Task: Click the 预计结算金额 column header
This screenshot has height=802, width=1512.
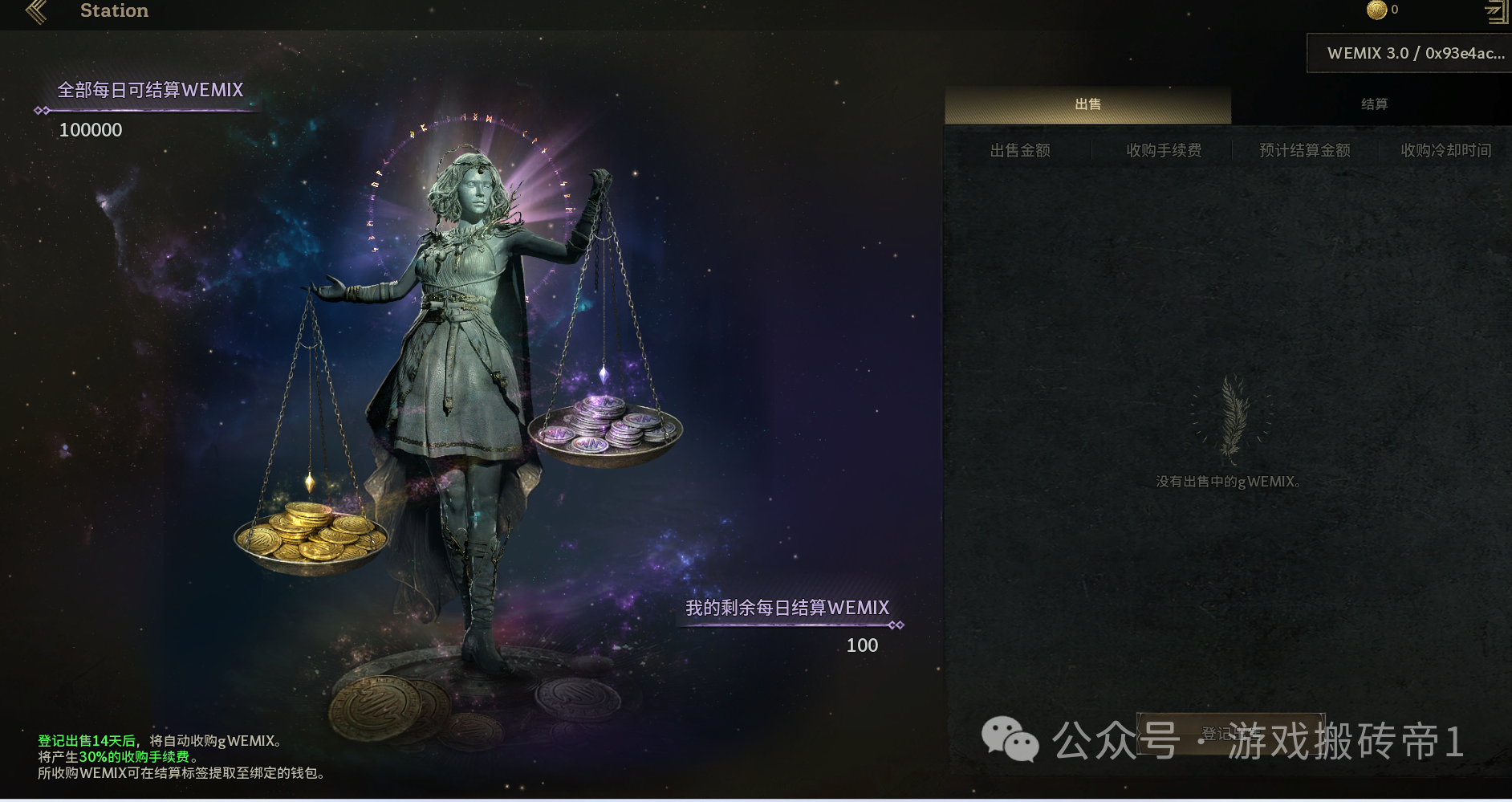Action: (1303, 149)
